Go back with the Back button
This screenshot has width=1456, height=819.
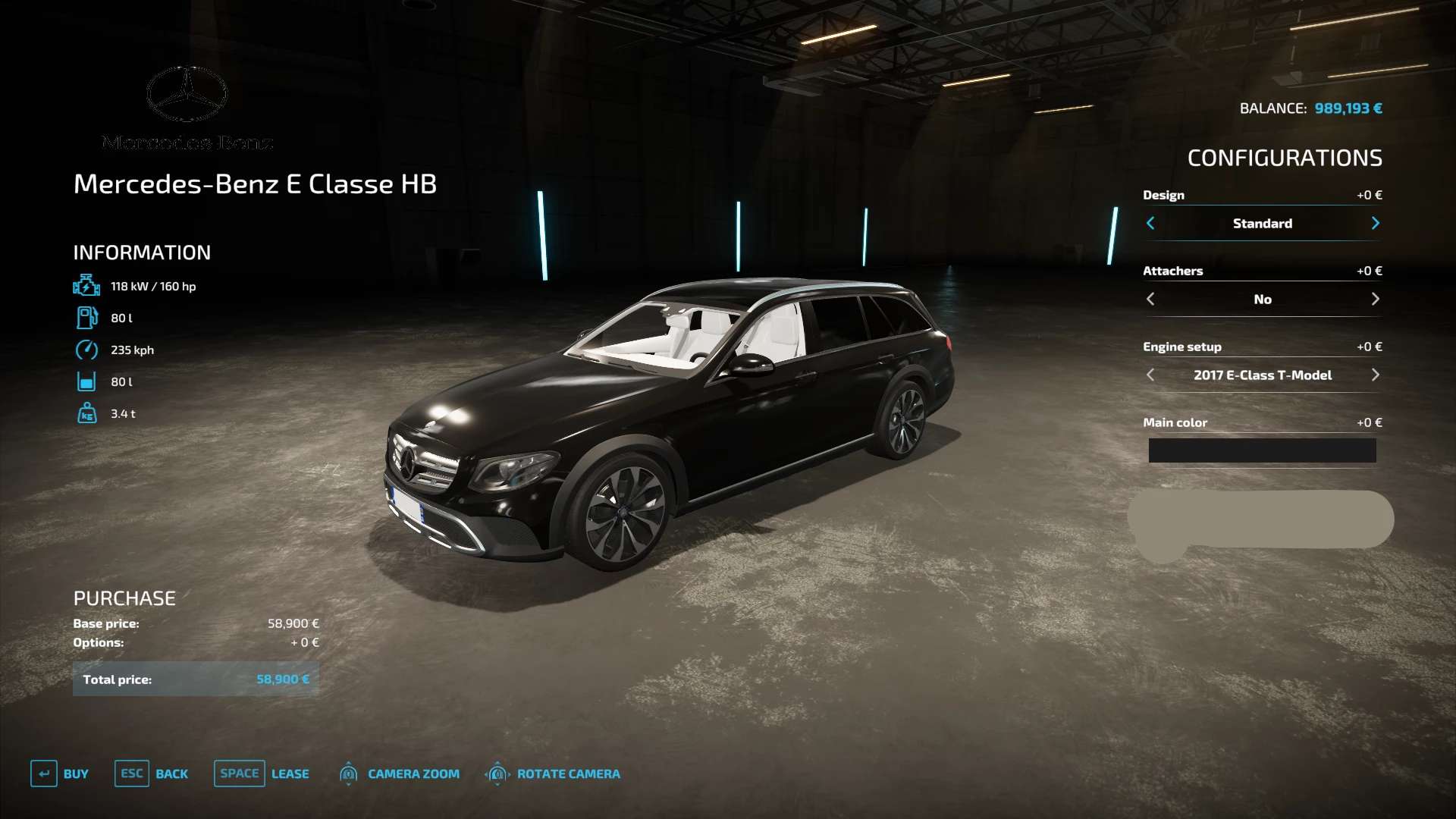[x=152, y=773]
